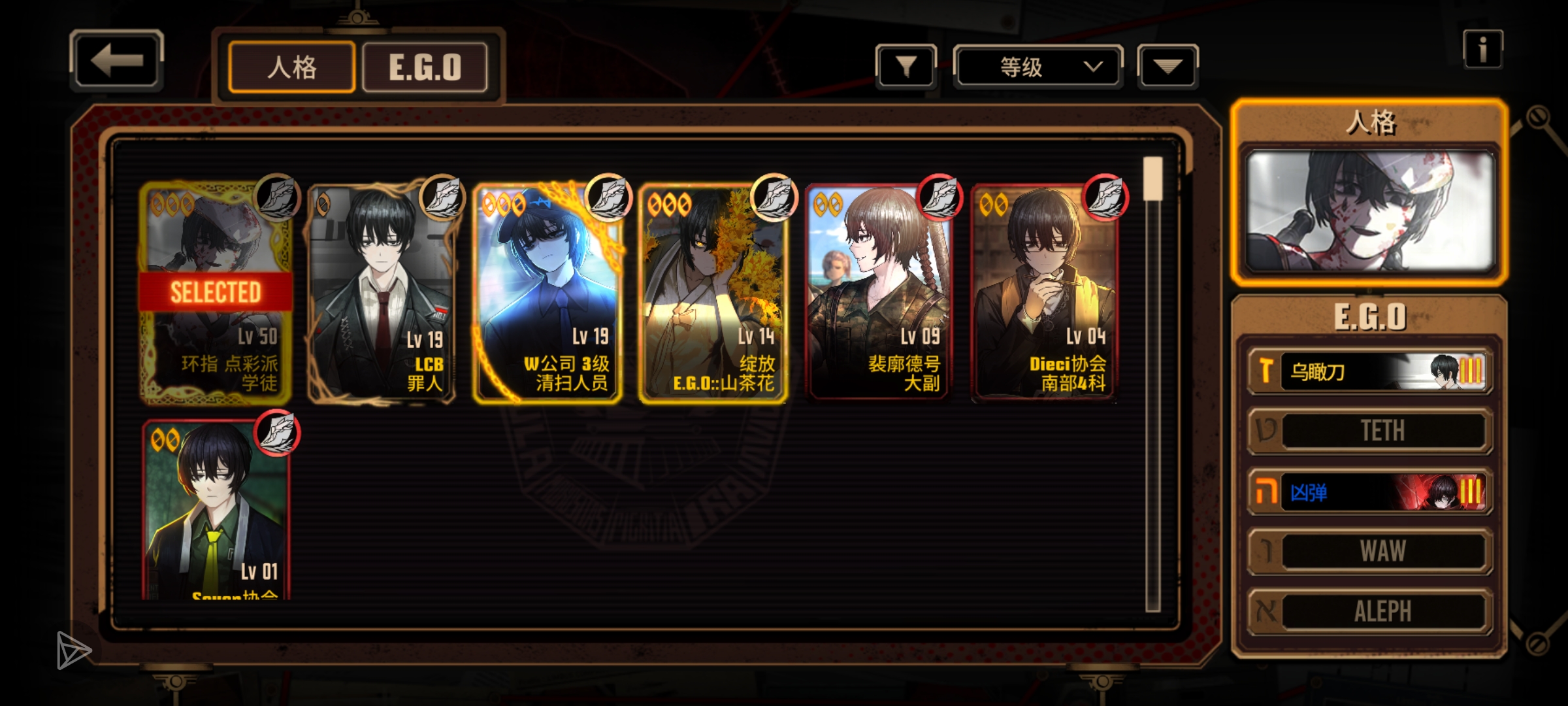The image size is (1568, 706).
Task: Open the 等级 sort dropdown
Action: (1037, 67)
